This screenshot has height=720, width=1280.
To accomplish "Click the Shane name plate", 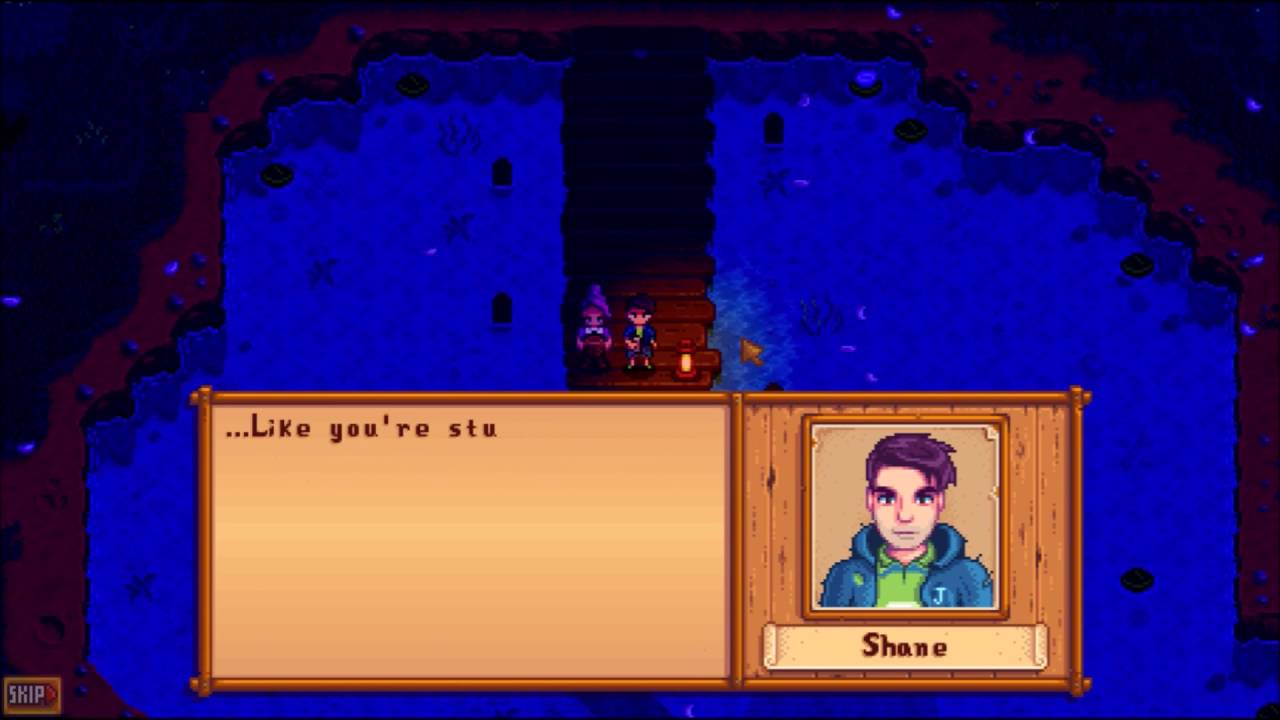I will 905,647.
